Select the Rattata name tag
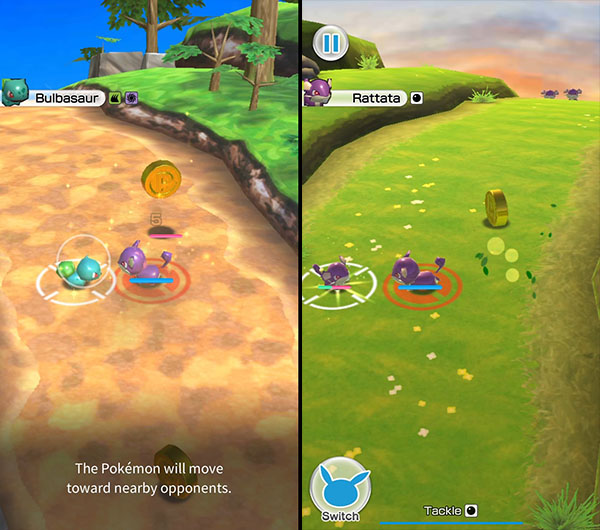The image size is (600, 530). [x=375, y=98]
